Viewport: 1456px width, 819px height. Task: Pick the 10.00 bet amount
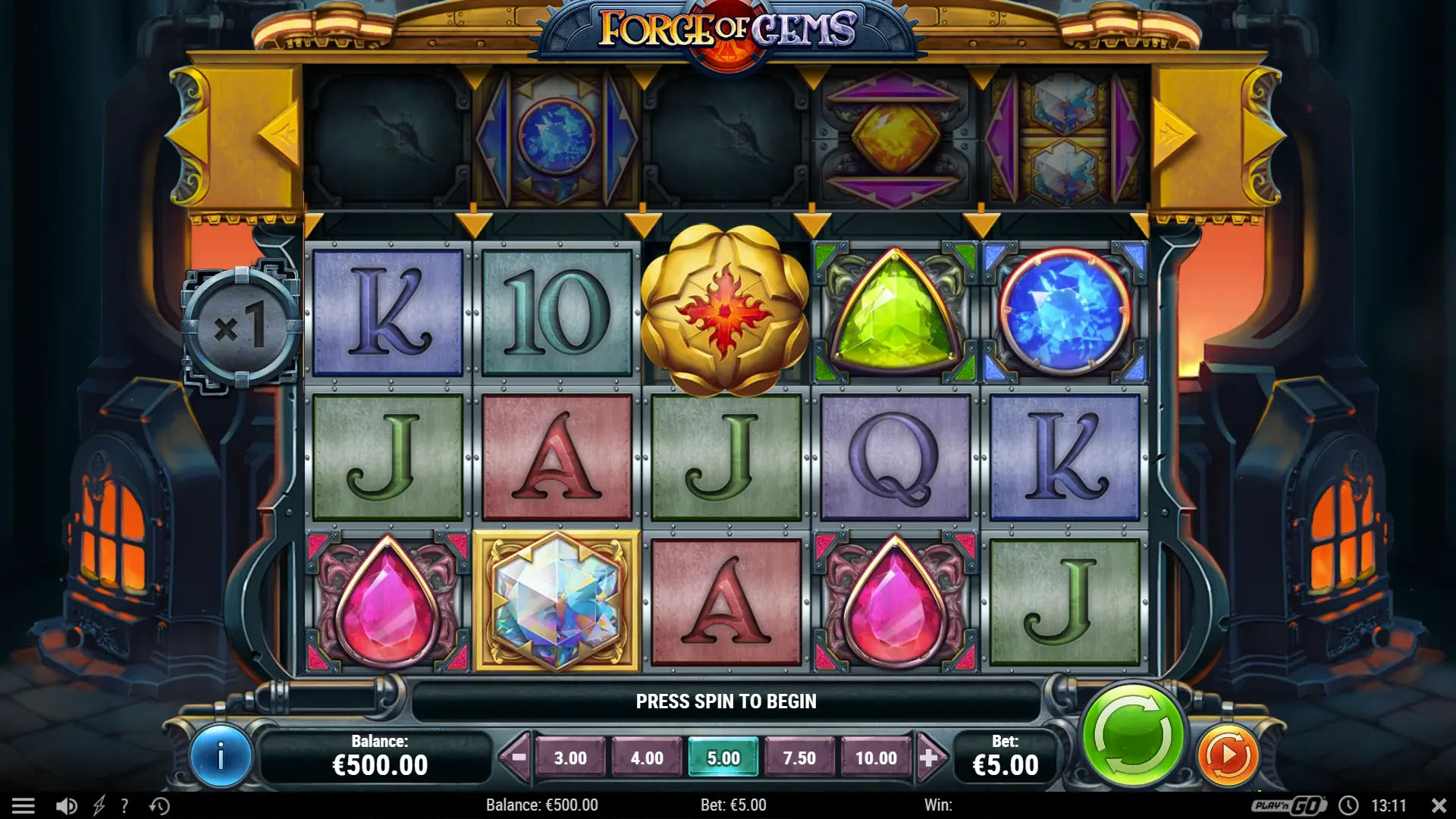coord(876,758)
